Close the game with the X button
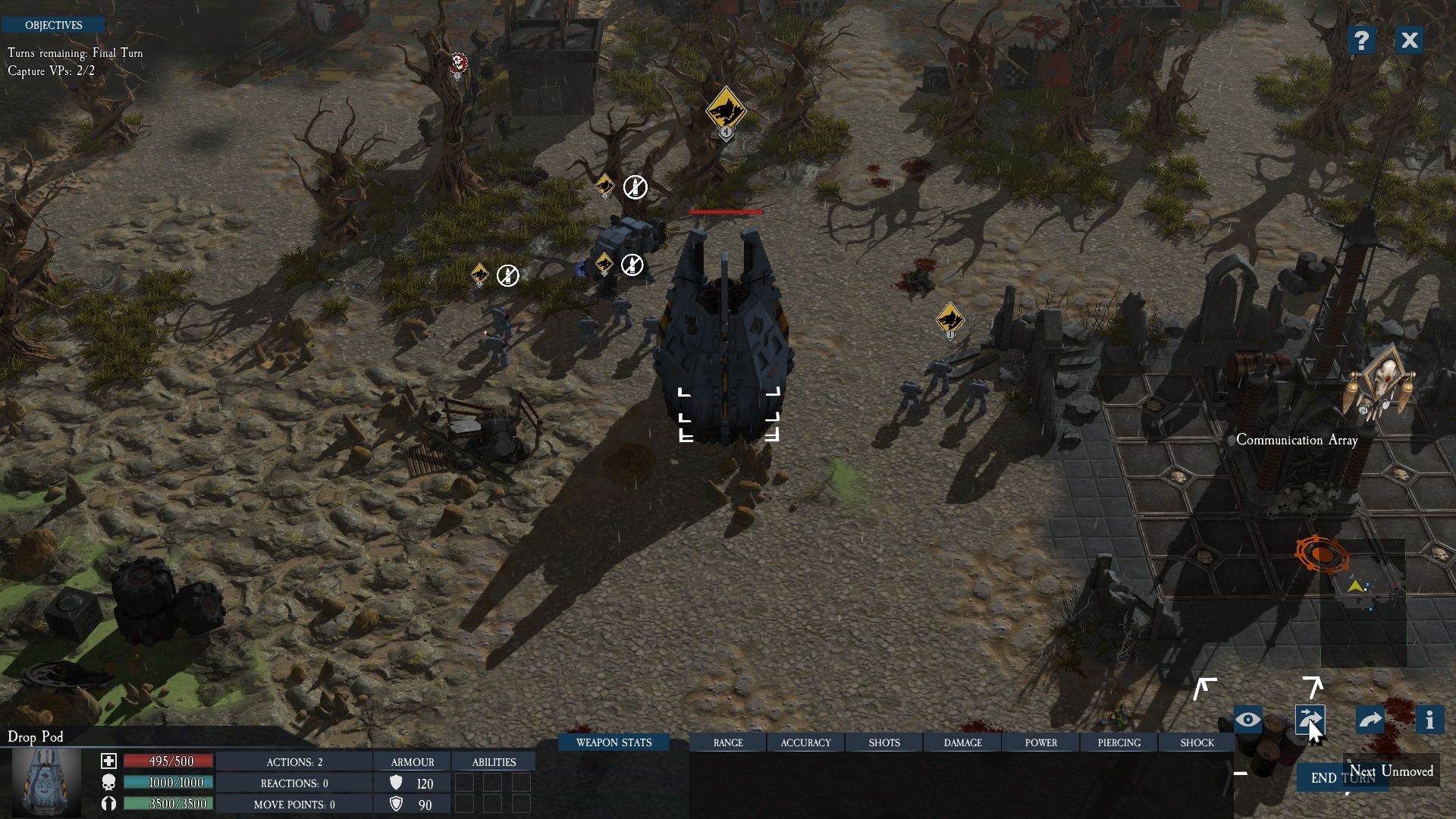Image resolution: width=1456 pixels, height=819 pixels. pyautogui.click(x=1409, y=40)
